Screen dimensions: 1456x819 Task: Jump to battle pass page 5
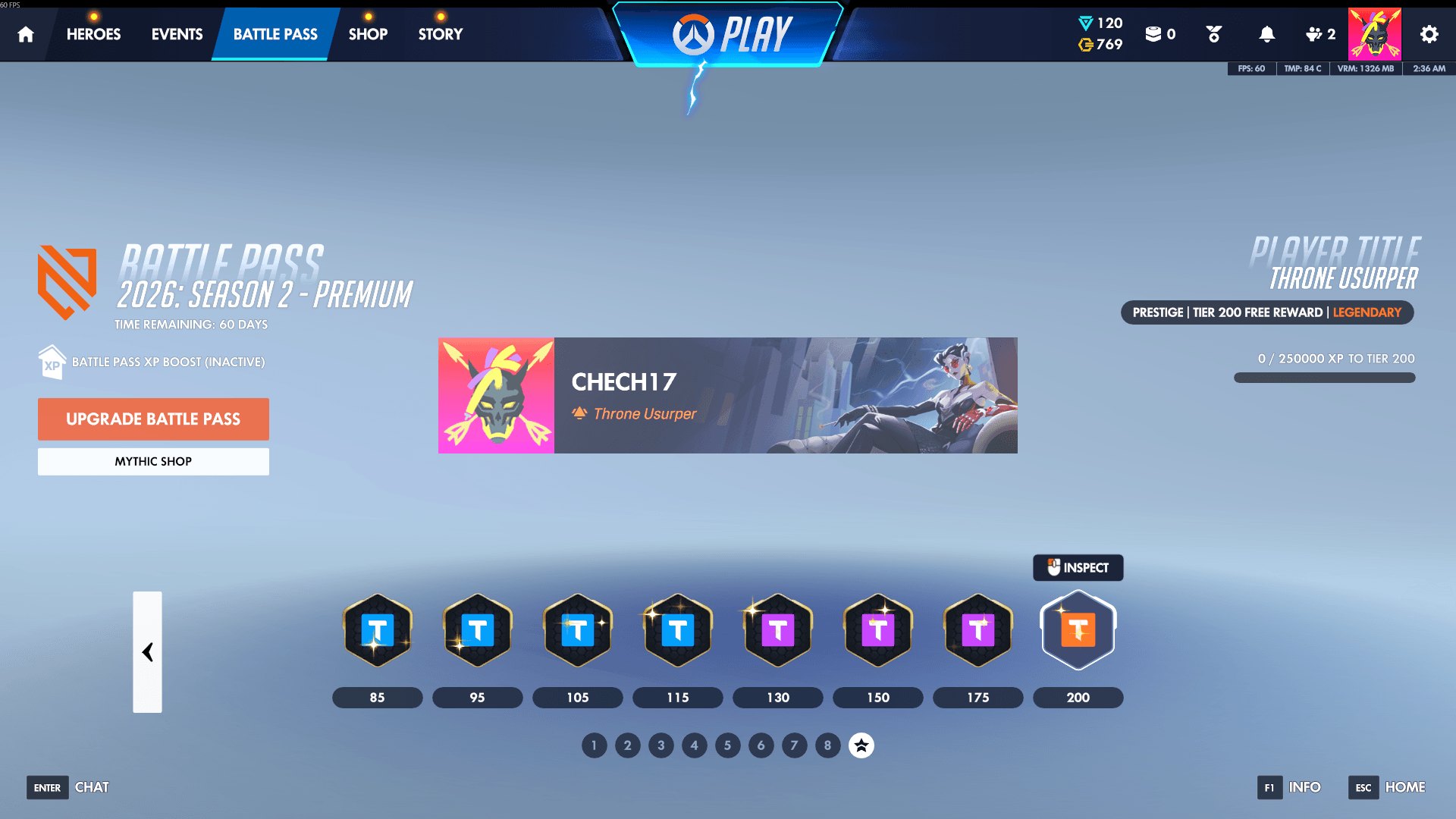point(727,745)
